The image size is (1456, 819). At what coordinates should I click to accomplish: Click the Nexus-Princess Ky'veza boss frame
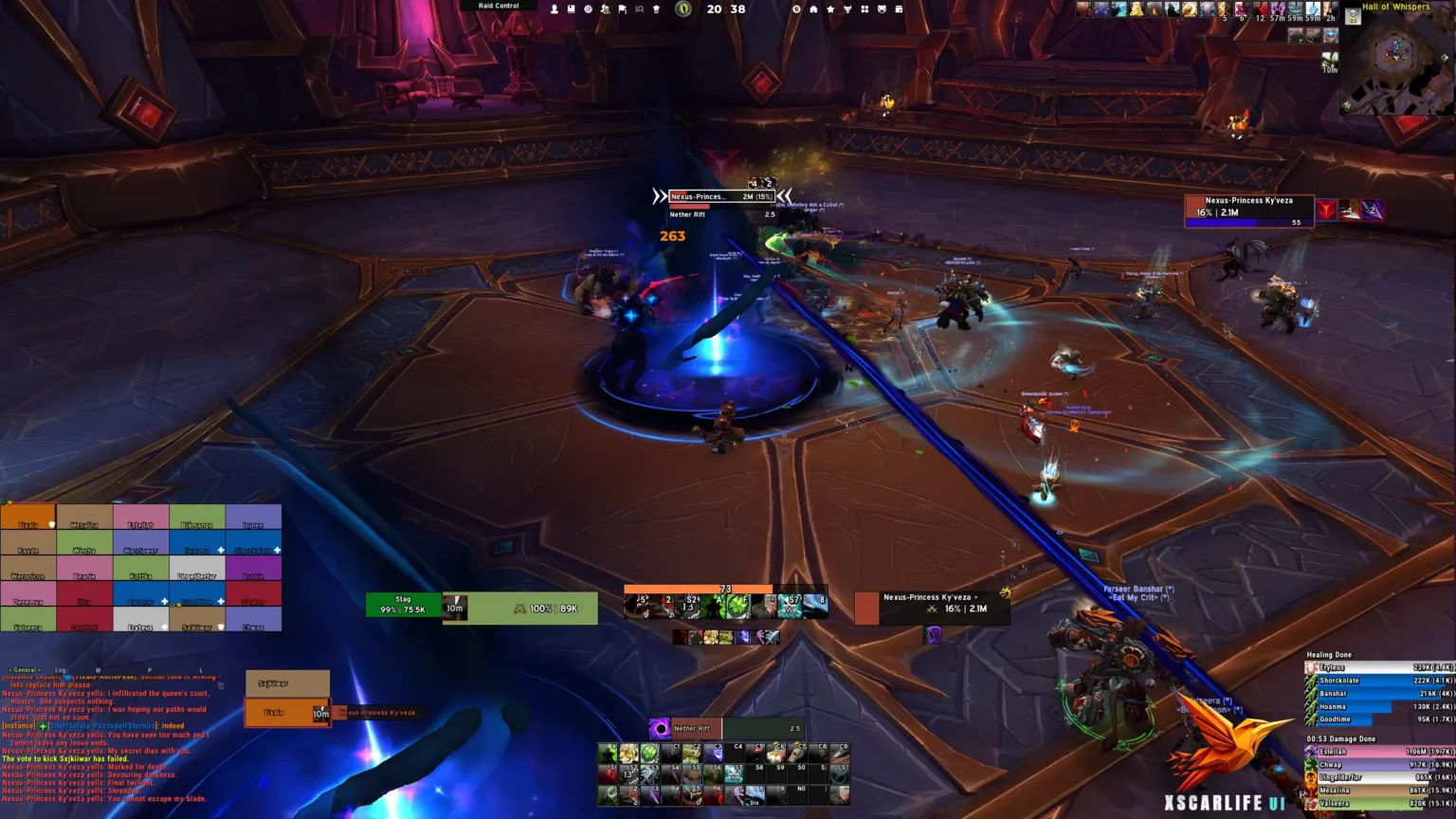tap(1248, 208)
